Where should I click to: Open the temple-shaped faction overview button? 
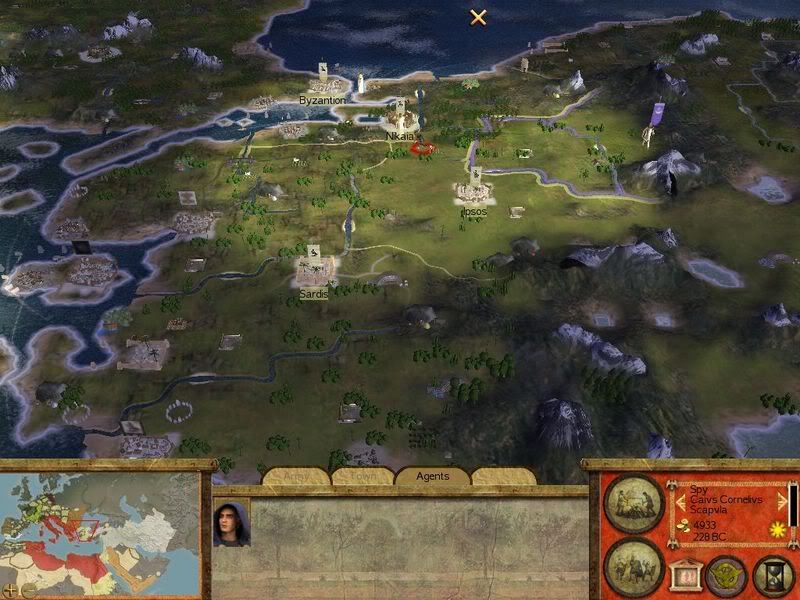pyautogui.click(x=686, y=574)
